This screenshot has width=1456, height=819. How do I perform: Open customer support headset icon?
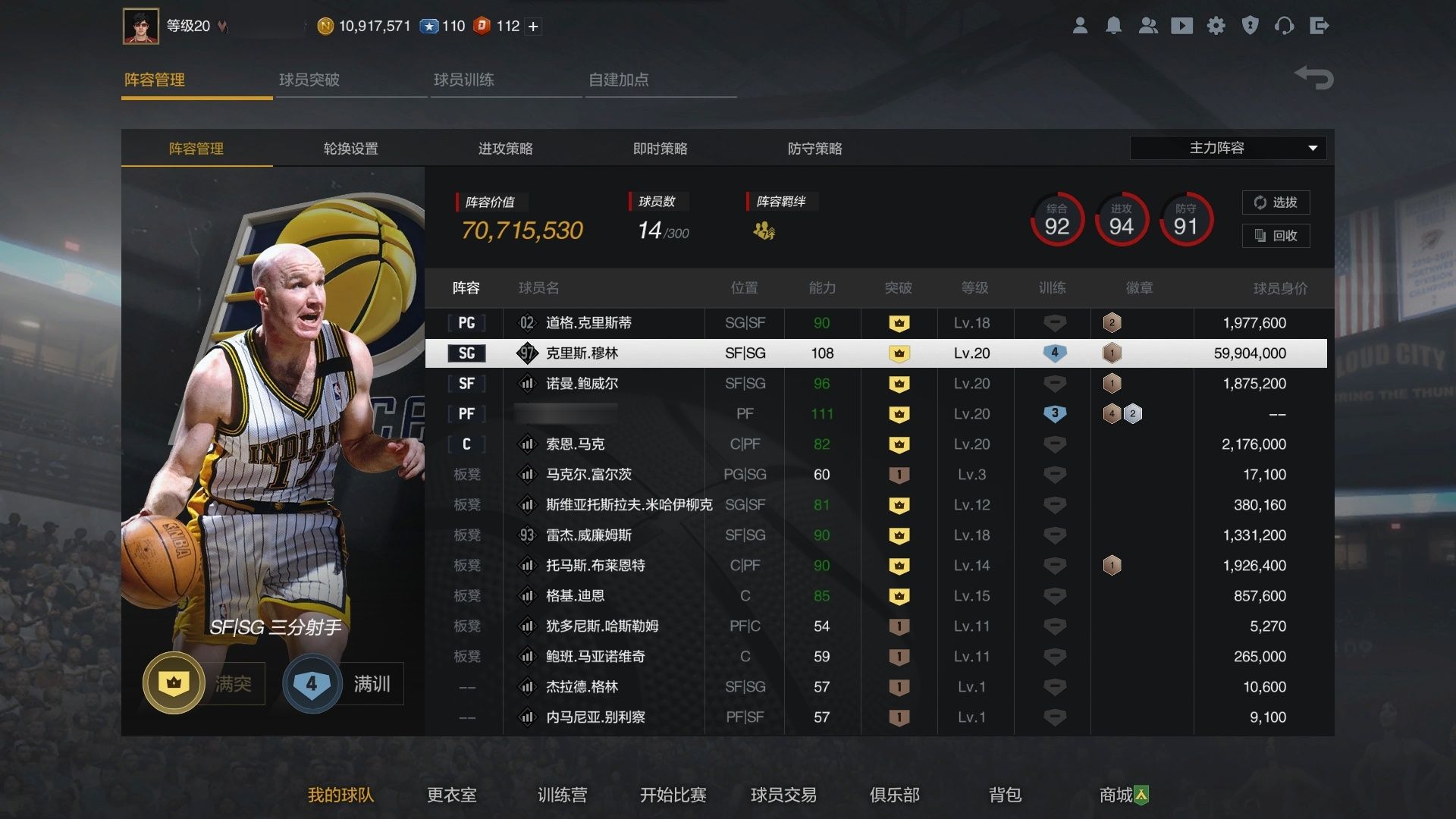(1285, 25)
